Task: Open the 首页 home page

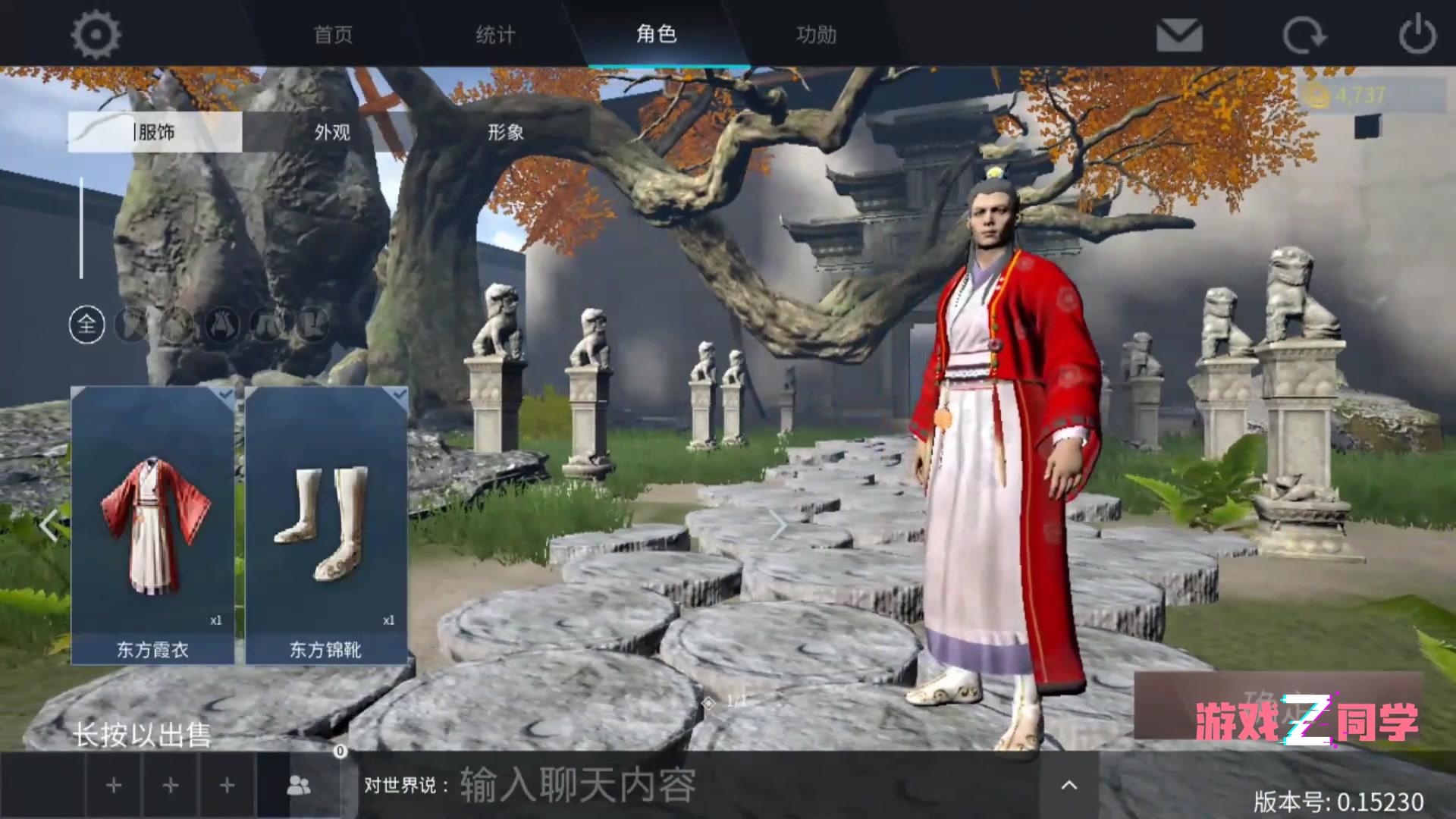Action: coord(331,34)
